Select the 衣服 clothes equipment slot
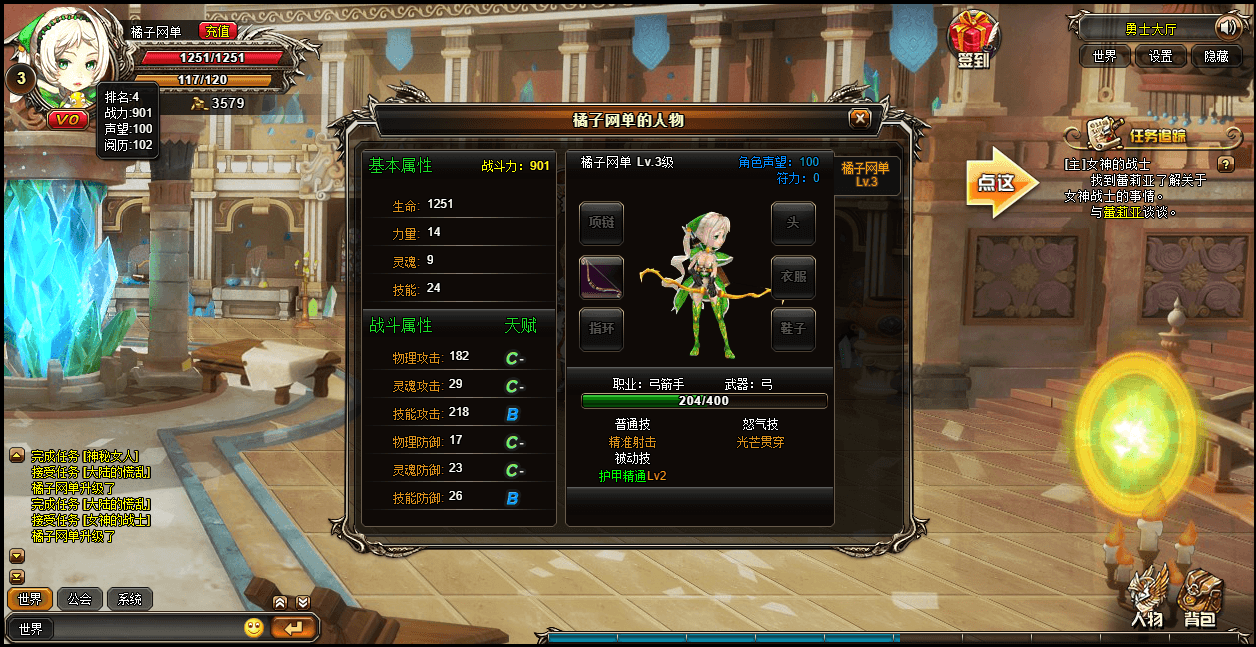The width and height of the screenshot is (1256, 647). (793, 277)
